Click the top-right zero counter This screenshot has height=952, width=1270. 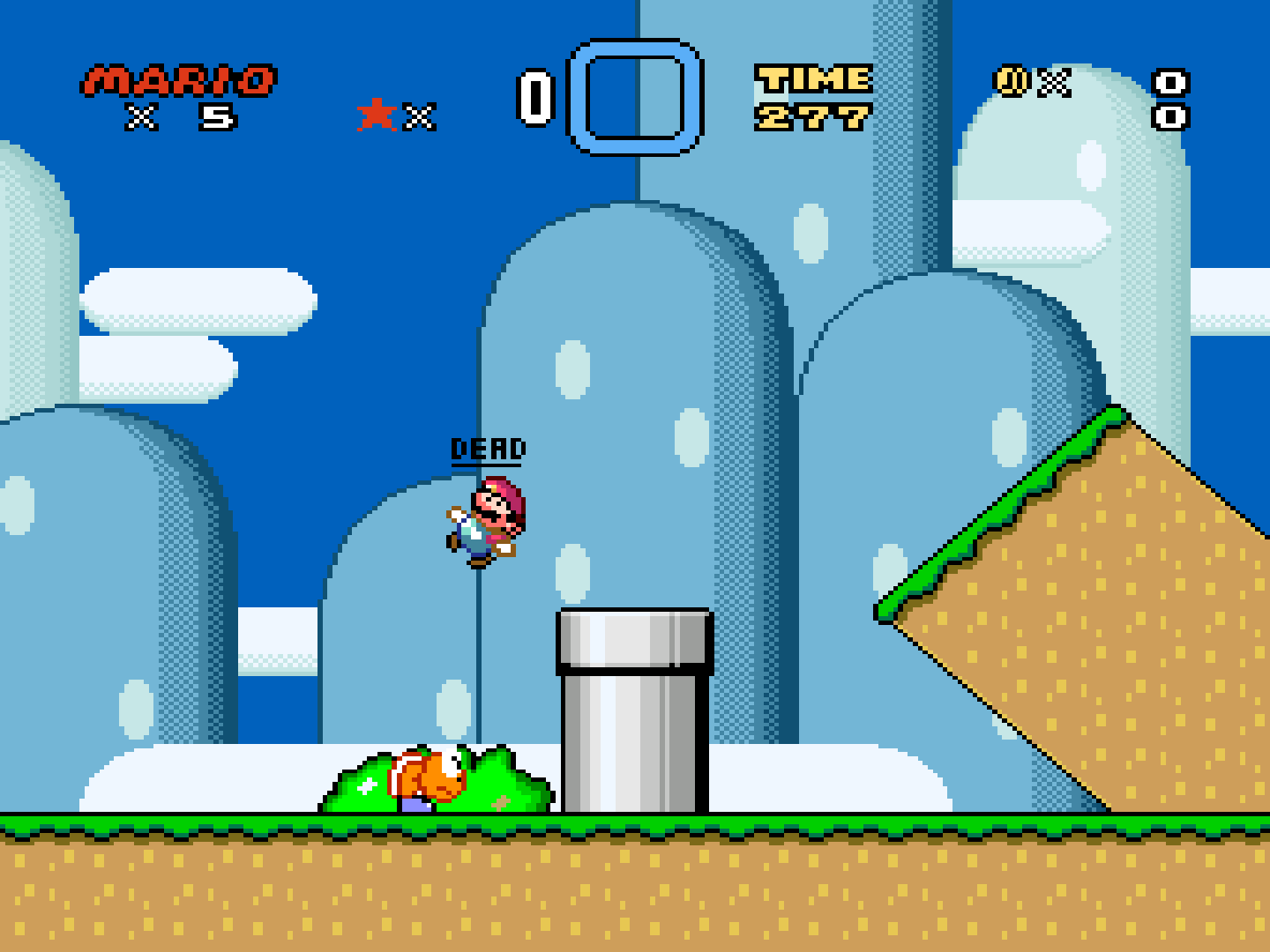(x=1171, y=82)
